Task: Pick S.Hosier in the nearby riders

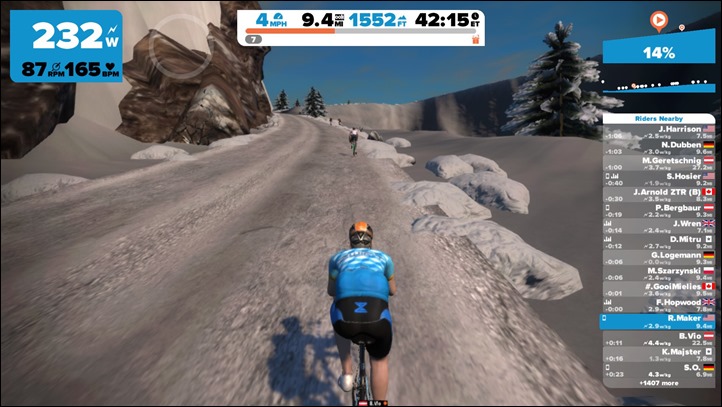Action: [x=658, y=179]
